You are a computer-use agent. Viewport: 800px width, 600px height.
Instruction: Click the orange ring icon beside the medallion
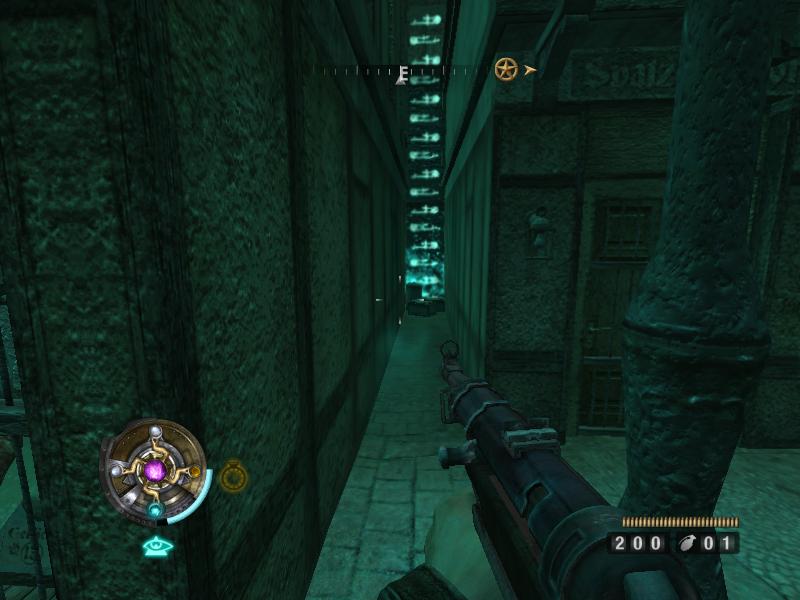pyautogui.click(x=232, y=476)
